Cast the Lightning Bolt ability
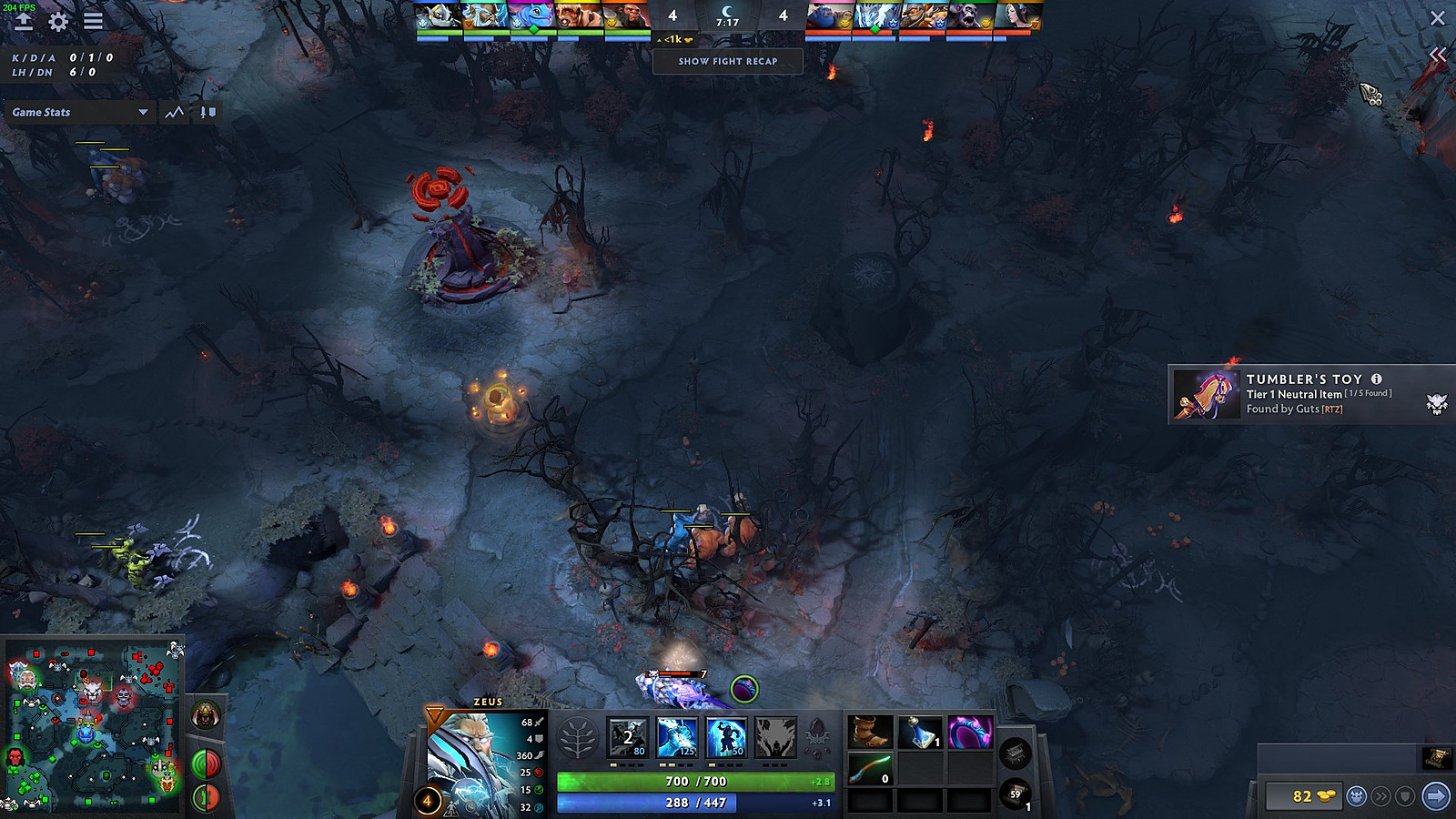1456x819 pixels. pyautogui.click(x=676, y=737)
